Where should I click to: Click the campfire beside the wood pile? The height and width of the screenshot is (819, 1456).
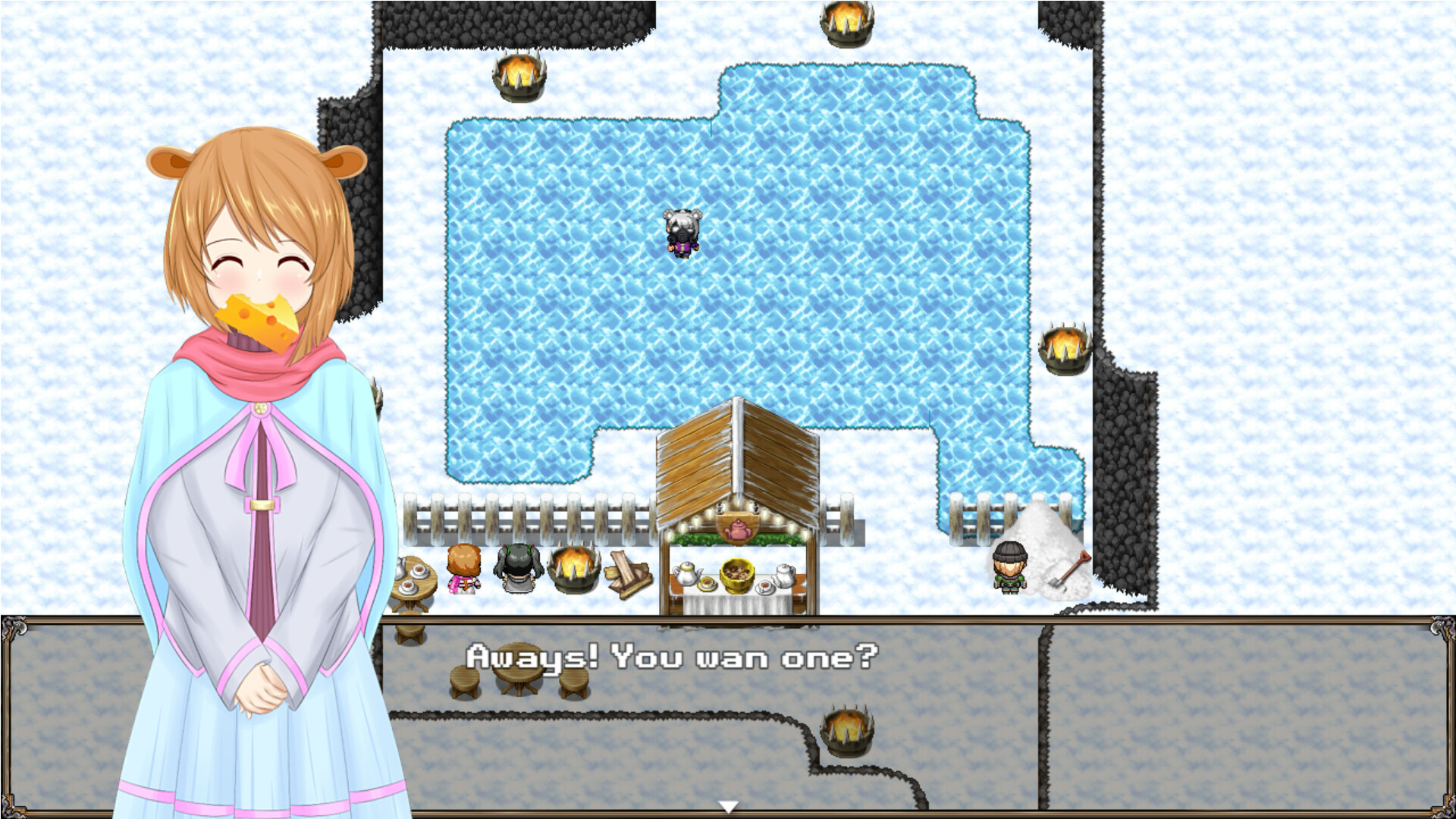click(x=574, y=569)
